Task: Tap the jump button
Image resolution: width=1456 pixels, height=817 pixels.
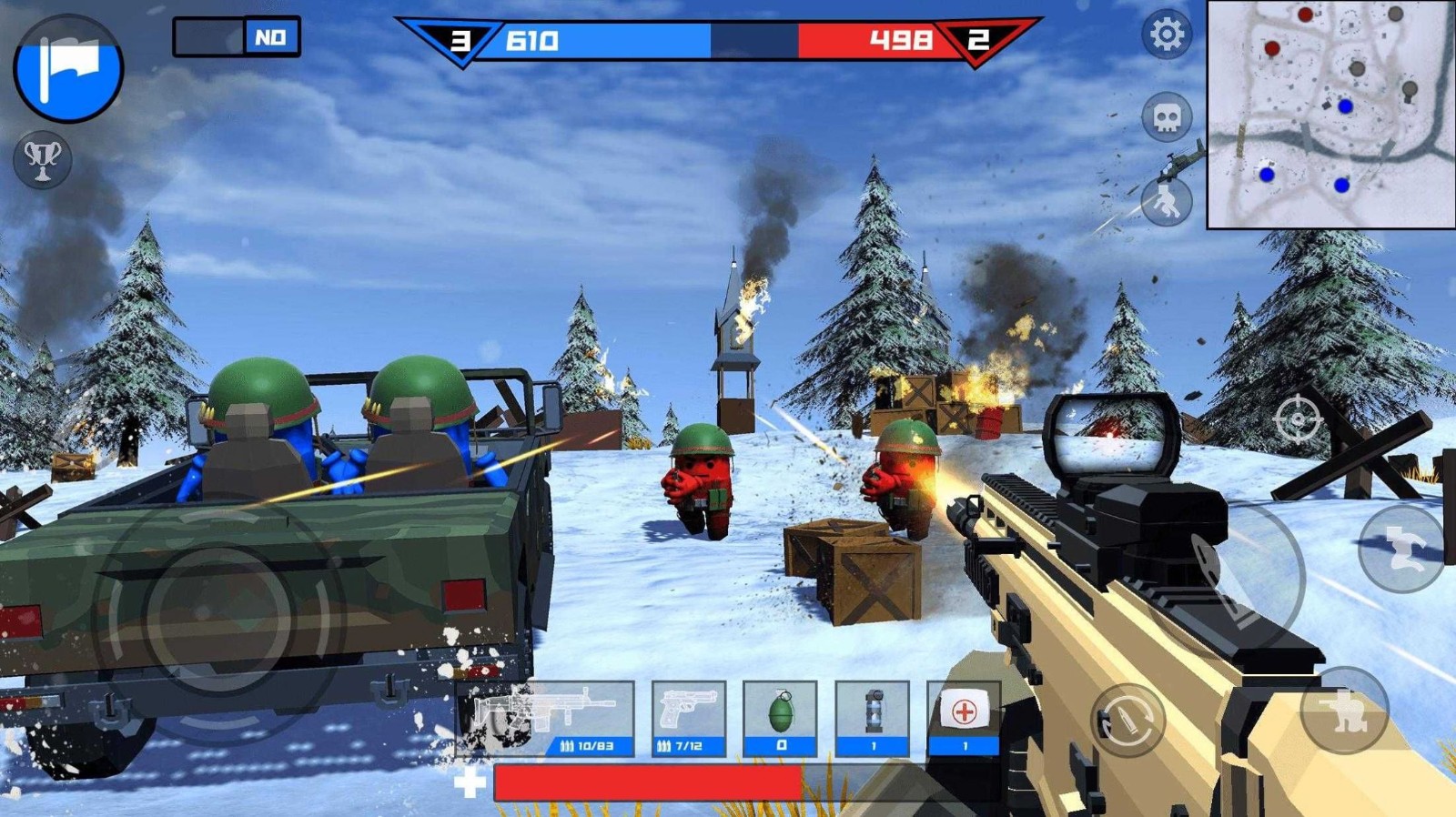Action: [x=1401, y=549]
